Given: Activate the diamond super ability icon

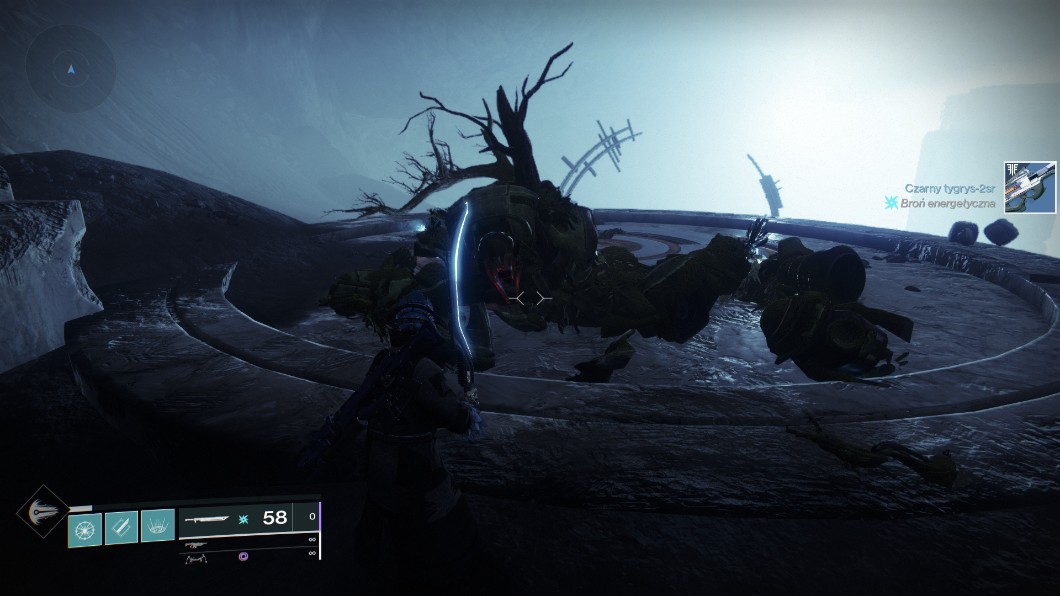Looking at the screenshot, I should click(x=42, y=511).
